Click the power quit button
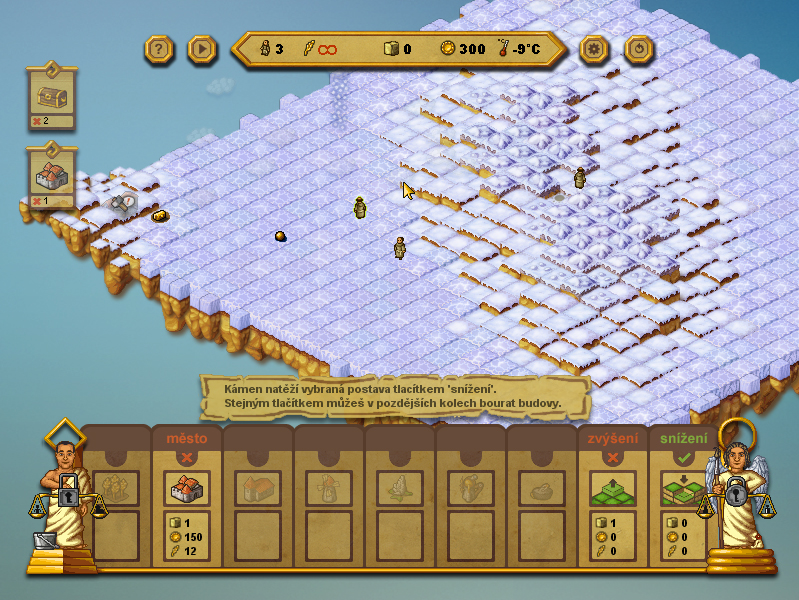Viewport: 799px width, 600px height. point(639,48)
